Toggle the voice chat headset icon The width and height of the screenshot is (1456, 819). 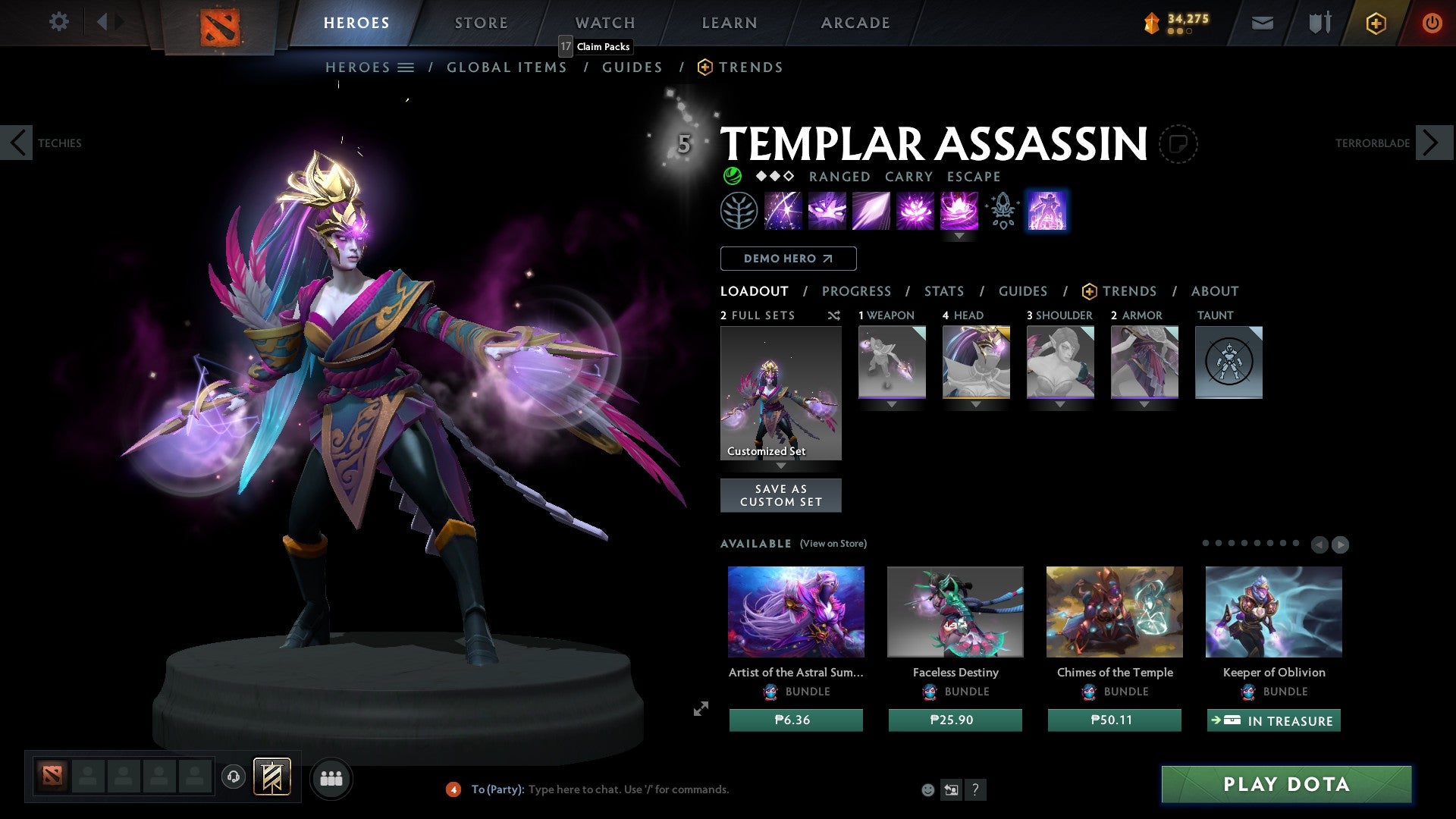click(234, 777)
